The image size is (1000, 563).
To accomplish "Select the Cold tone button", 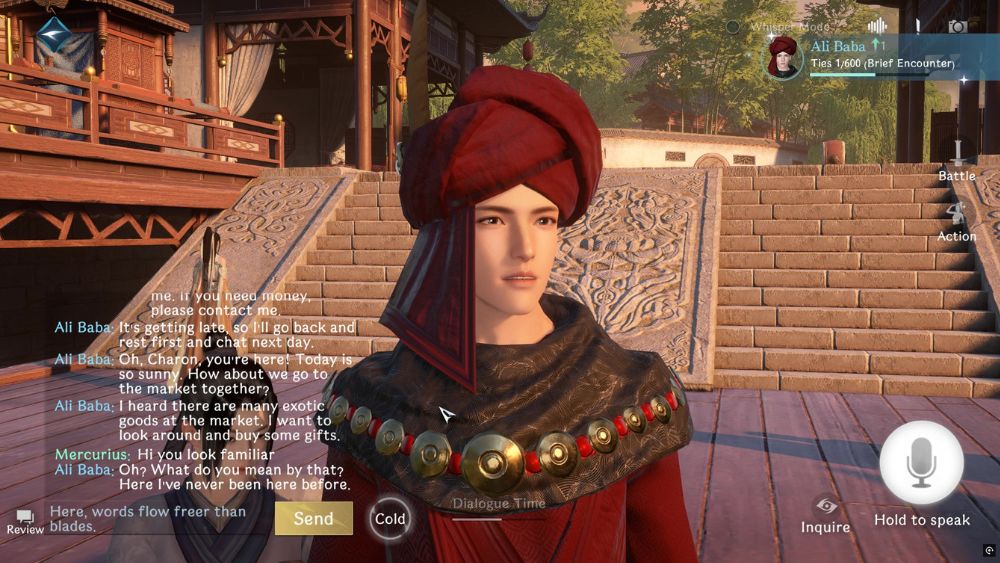I will pos(390,518).
